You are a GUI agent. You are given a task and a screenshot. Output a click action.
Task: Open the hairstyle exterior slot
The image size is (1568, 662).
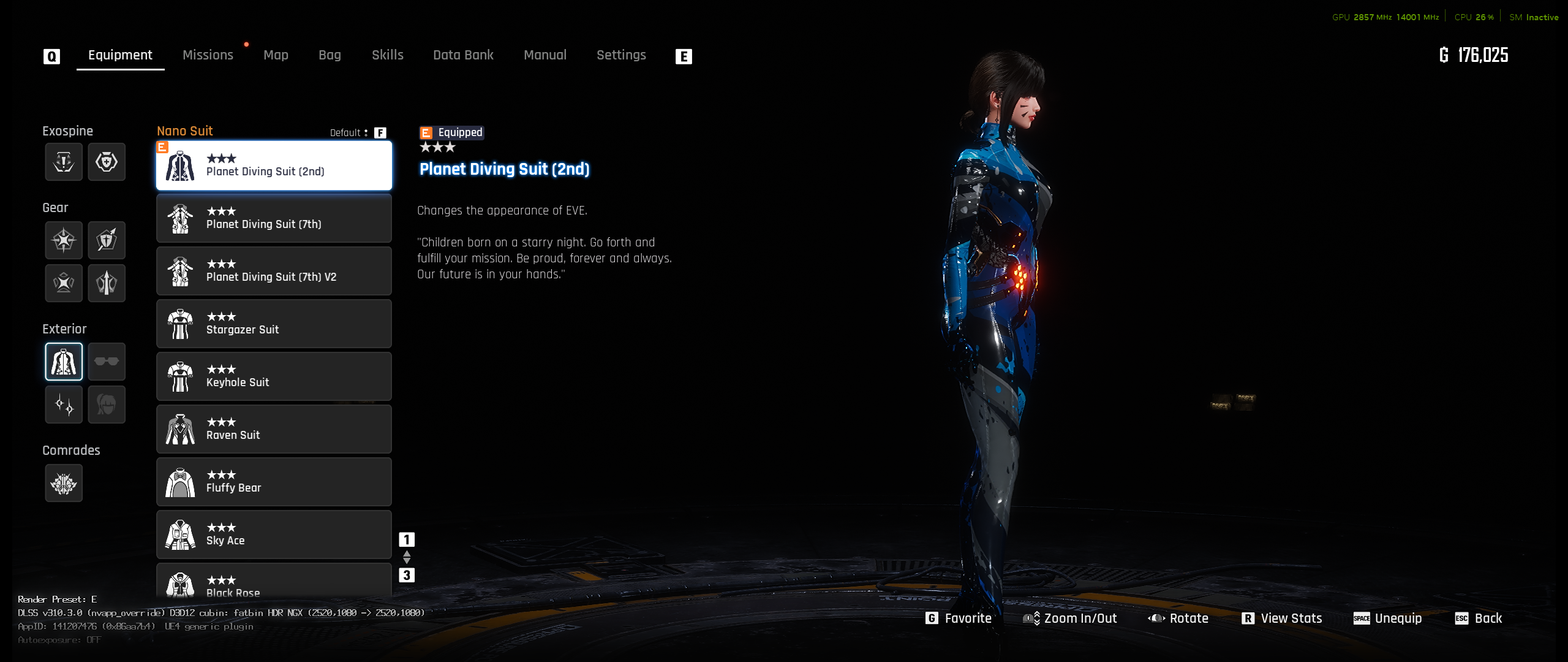pos(107,405)
